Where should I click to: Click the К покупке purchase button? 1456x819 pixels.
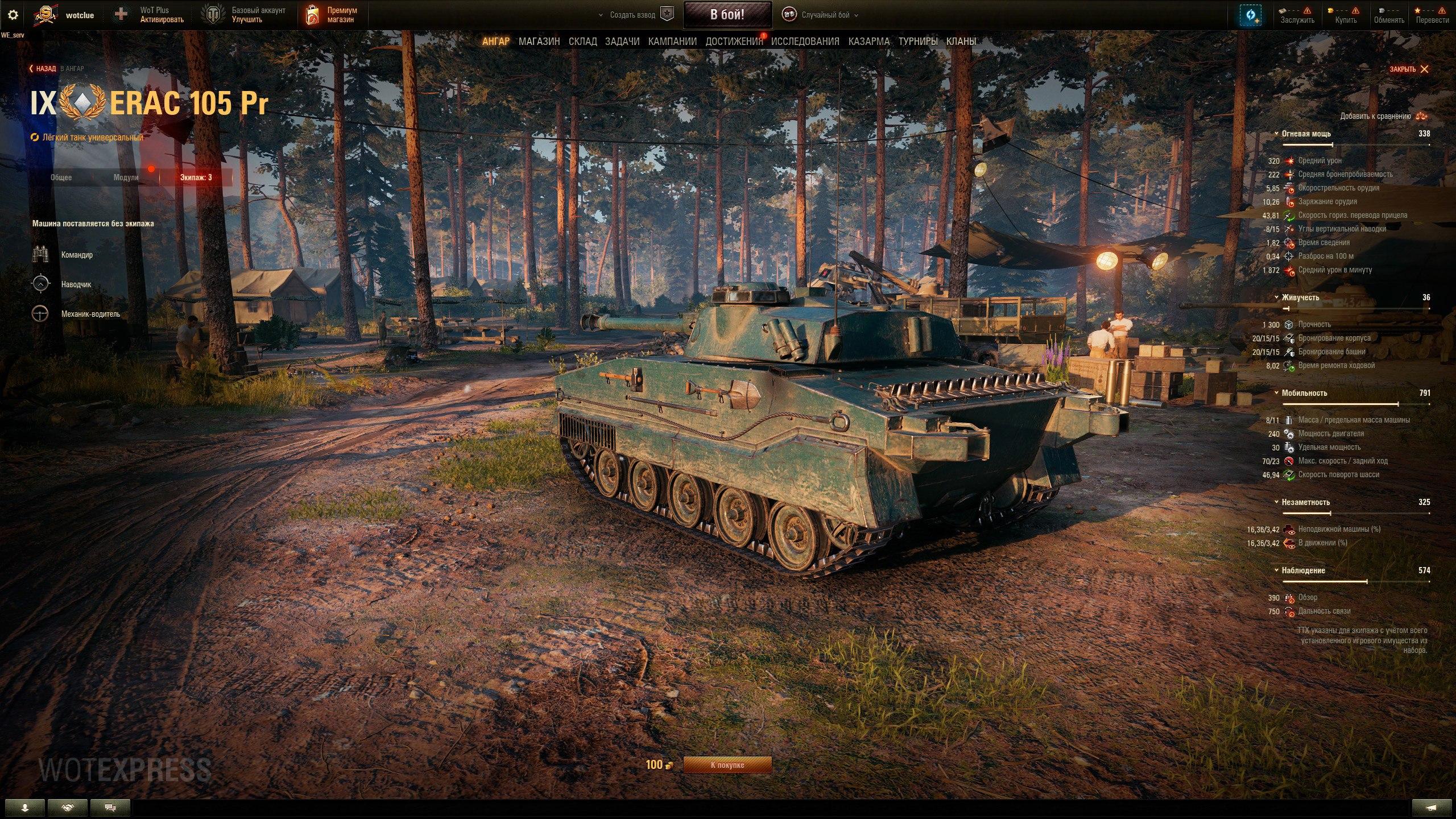tap(727, 765)
